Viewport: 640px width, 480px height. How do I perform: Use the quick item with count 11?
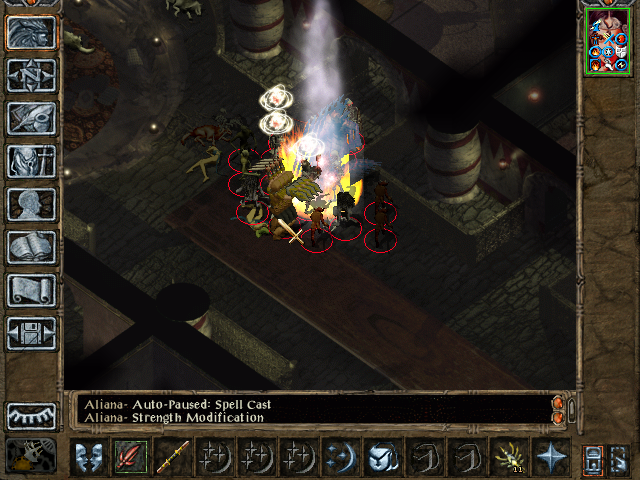pyautogui.click(x=508, y=457)
